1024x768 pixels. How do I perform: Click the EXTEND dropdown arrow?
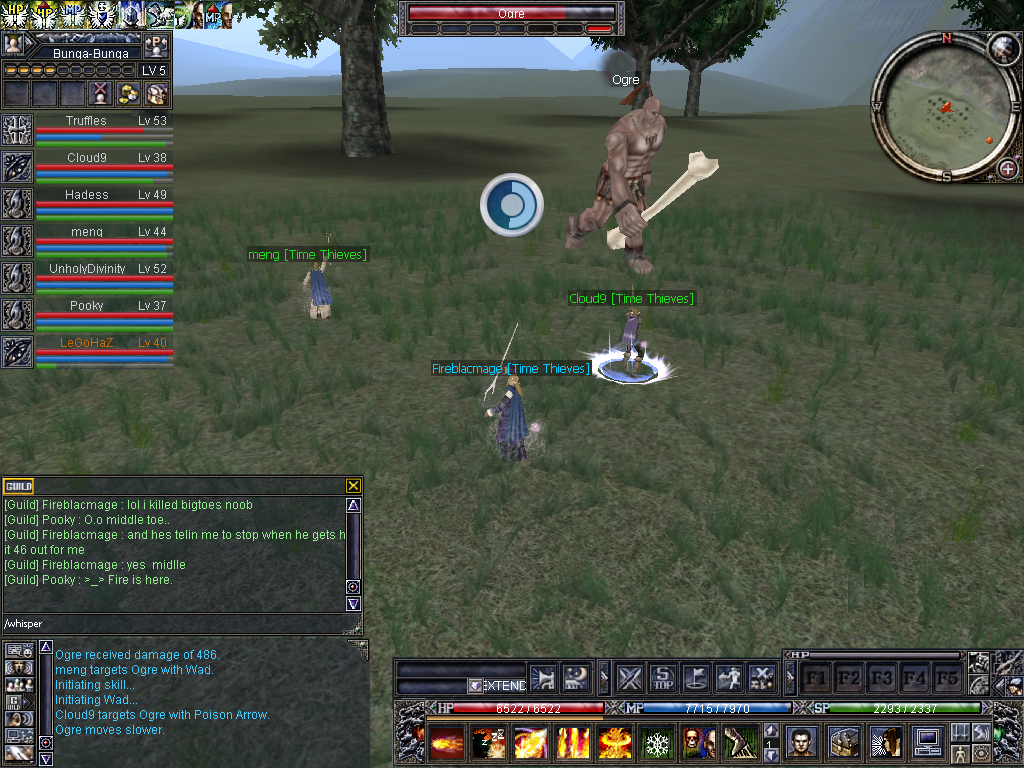click(x=475, y=686)
